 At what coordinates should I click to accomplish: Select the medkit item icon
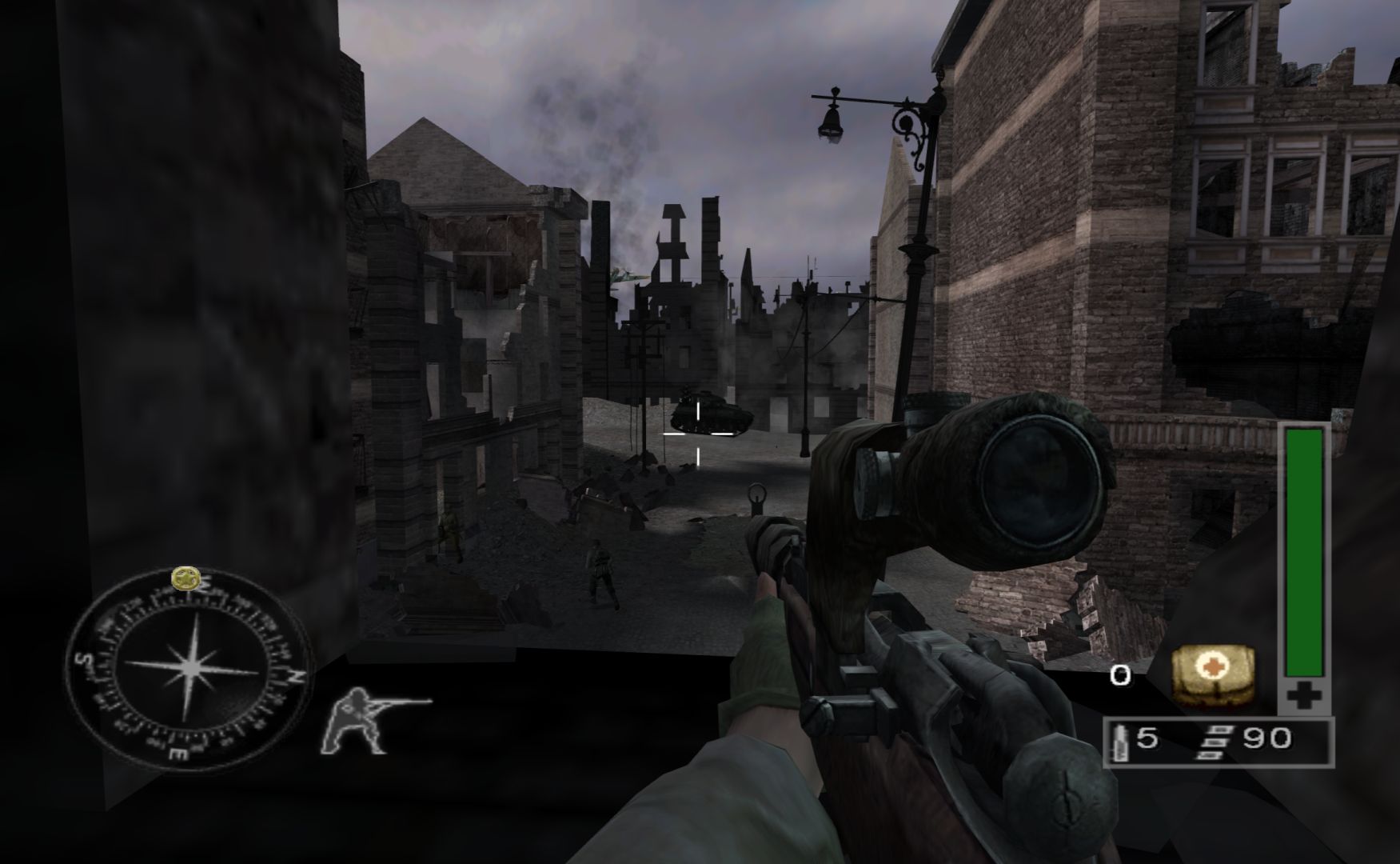(x=1211, y=676)
